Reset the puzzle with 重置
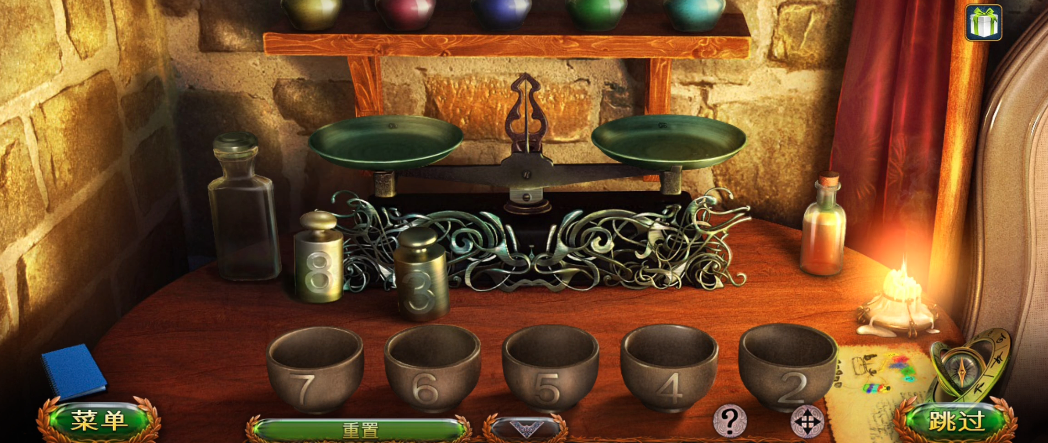Screen dimensions: 1048x443 pos(360,431)
